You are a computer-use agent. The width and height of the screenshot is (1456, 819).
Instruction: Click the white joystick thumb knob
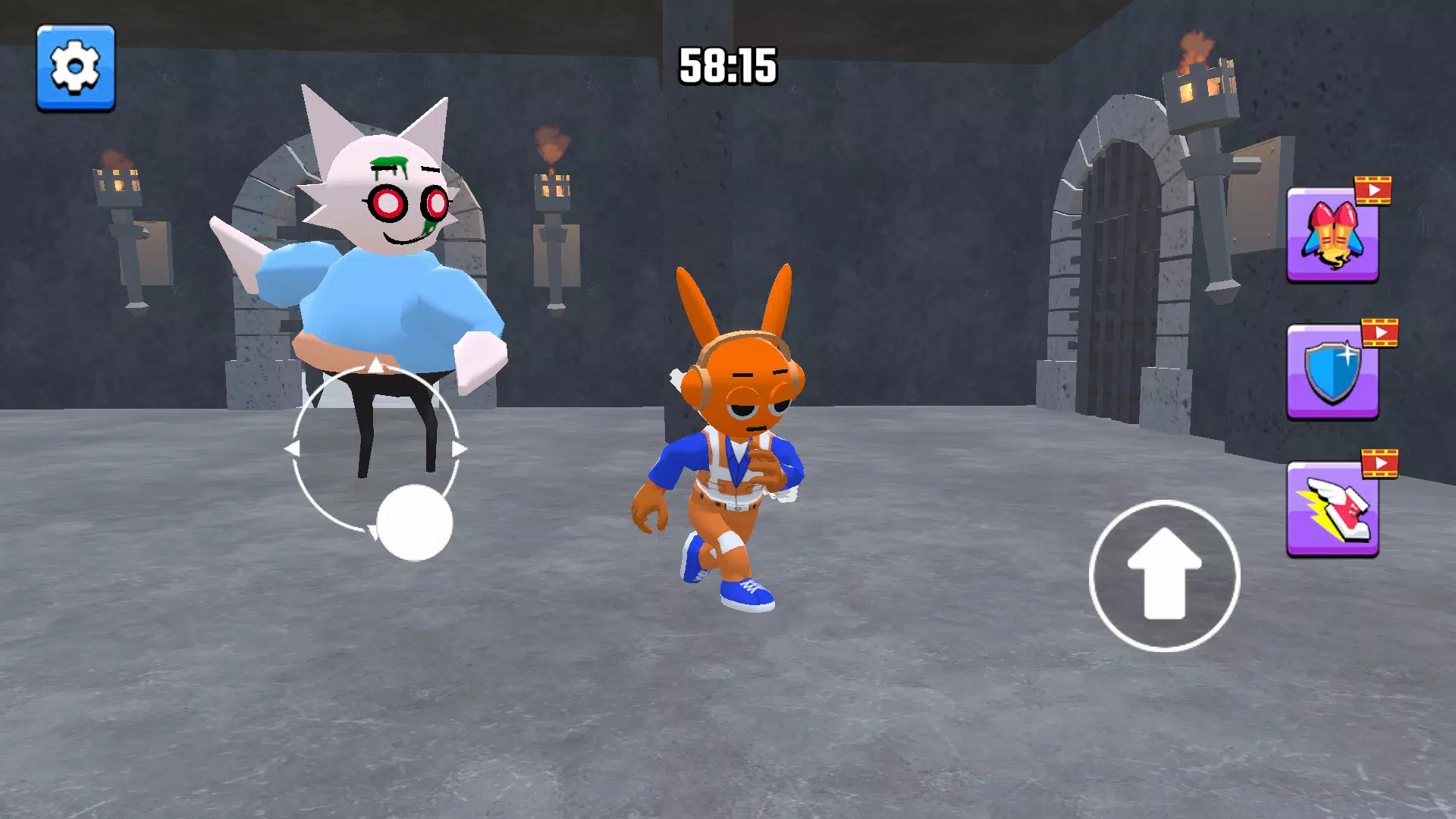[415, 522]
